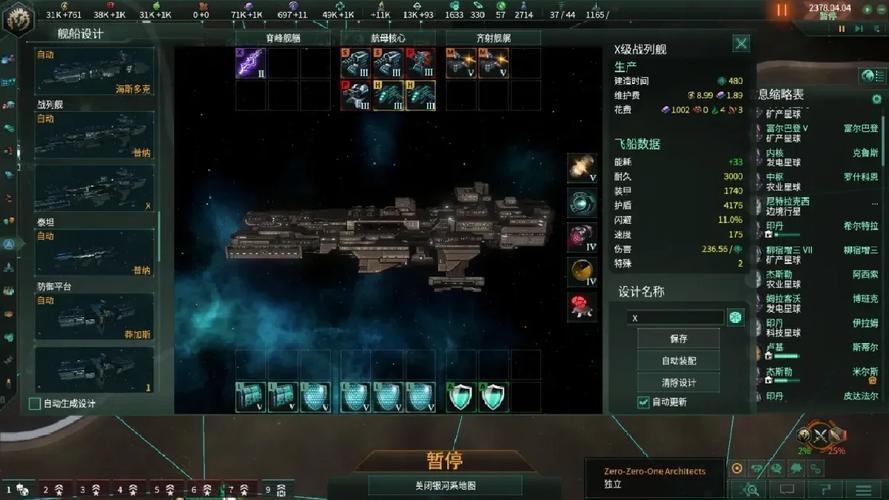Click the 保存 (save) design button
Image resolution: width=889 pixels, height=500 pixels.
(x=679, y=339)
